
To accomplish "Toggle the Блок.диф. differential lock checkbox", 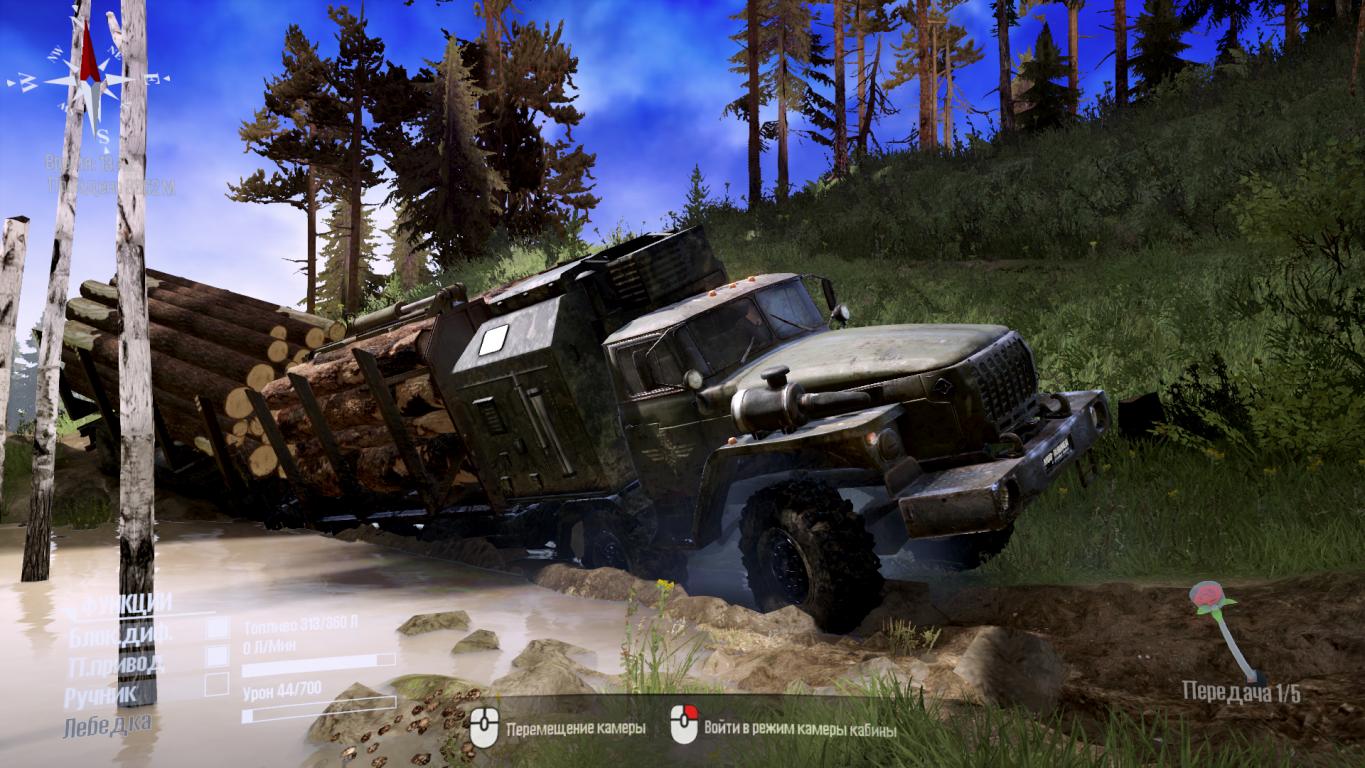I will (x=217, y=628).
